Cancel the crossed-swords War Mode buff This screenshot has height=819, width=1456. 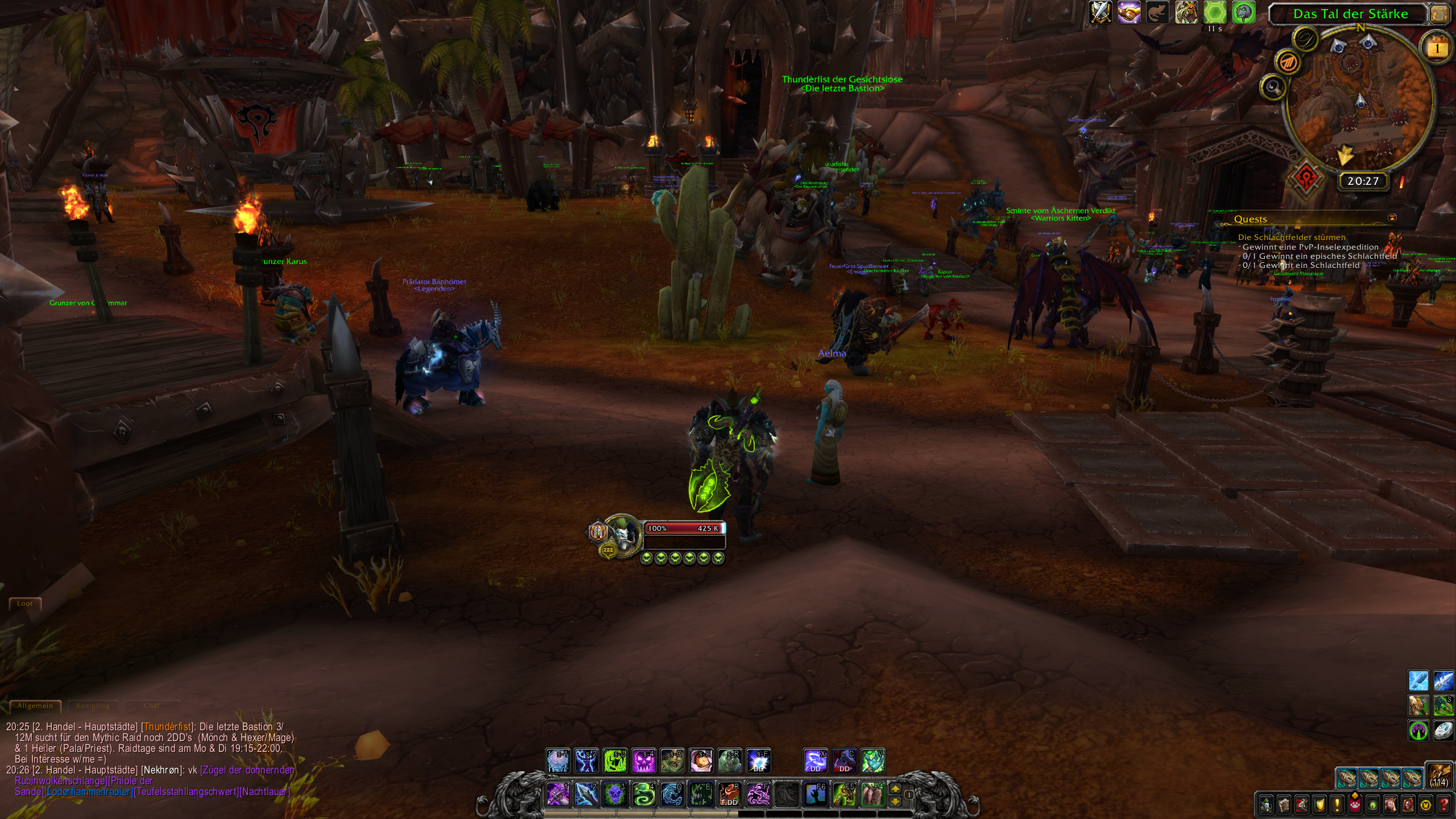point(1101,13)
